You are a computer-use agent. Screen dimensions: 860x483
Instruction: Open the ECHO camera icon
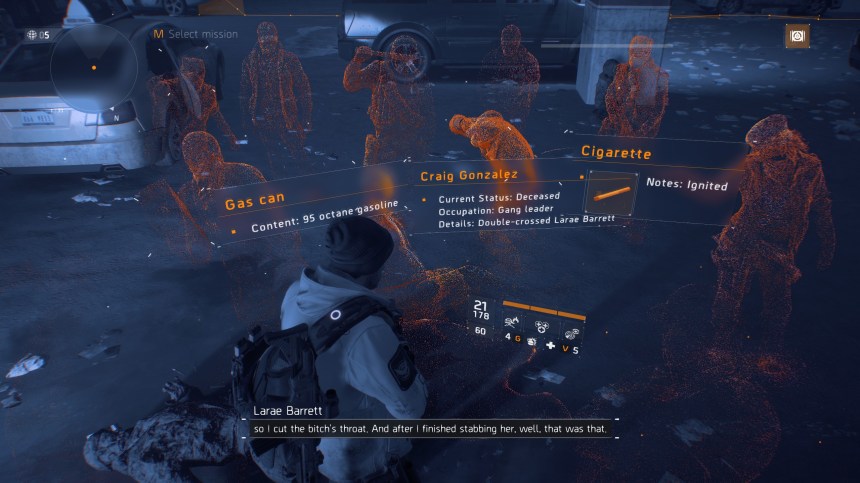[798, 36]
